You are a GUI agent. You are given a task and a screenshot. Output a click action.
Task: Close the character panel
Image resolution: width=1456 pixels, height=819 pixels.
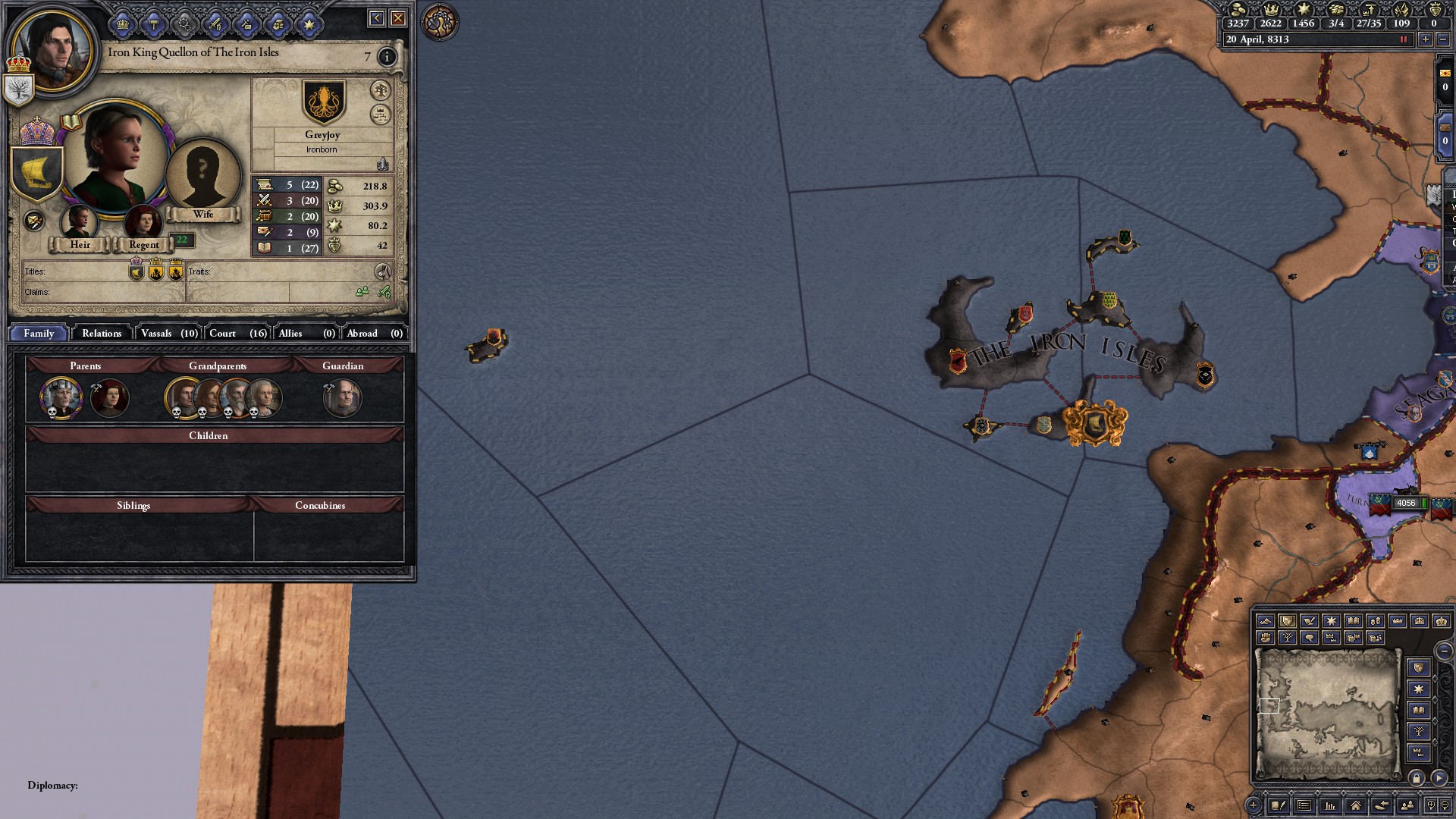[x=398, y=18]
